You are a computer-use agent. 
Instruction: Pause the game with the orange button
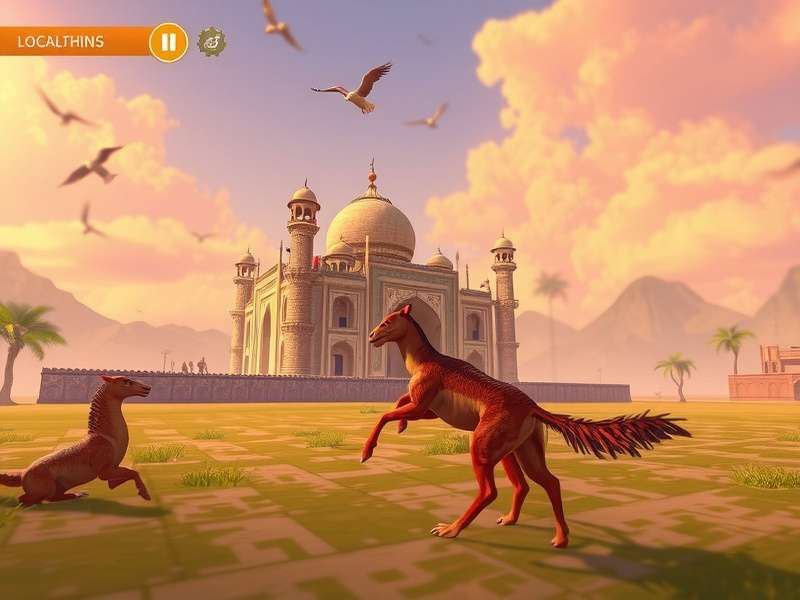click(168, 42)
